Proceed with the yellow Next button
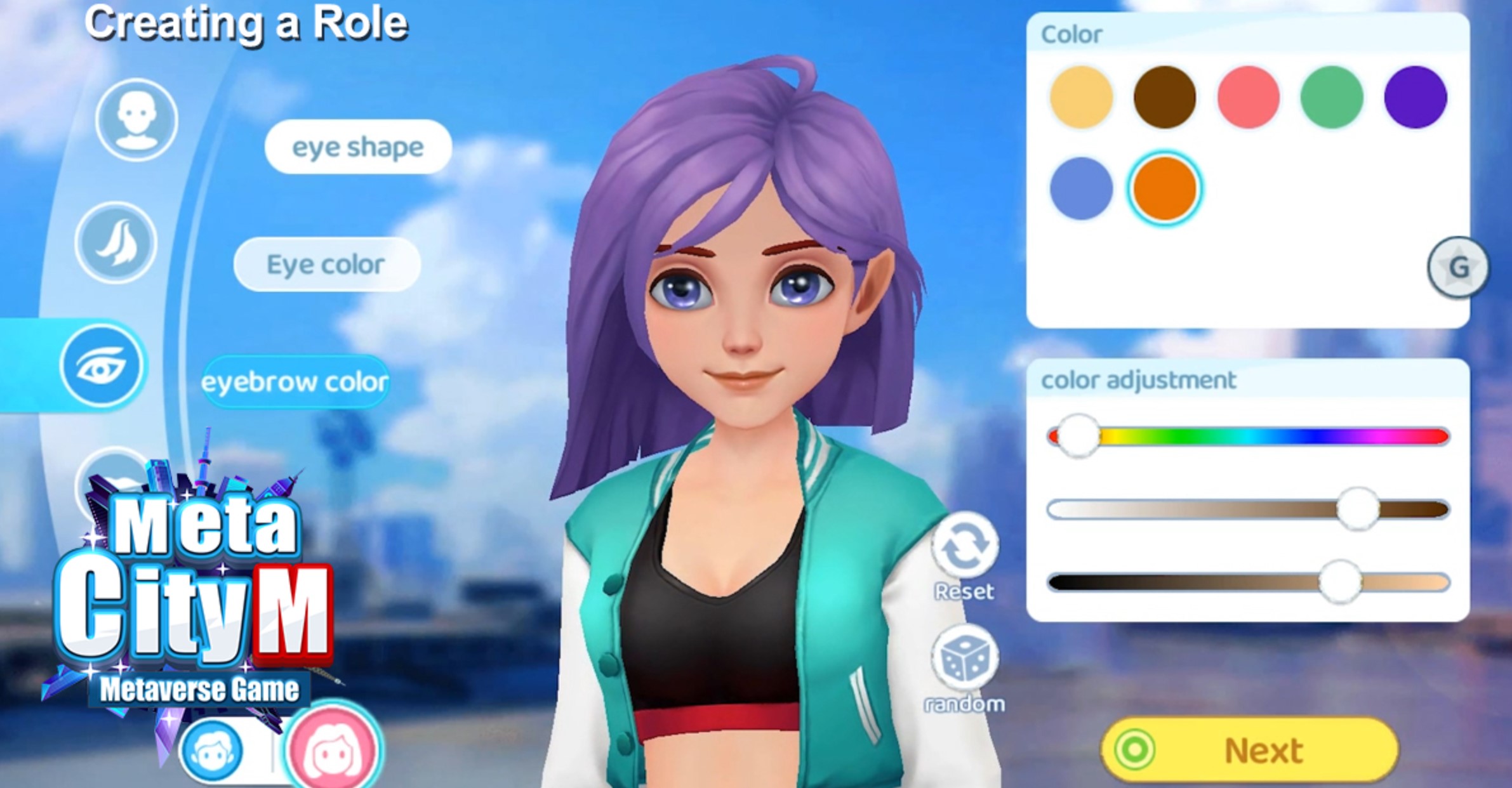This screenshot has height=788, width=1512. pyautogui.click(x=1249, y=751)
